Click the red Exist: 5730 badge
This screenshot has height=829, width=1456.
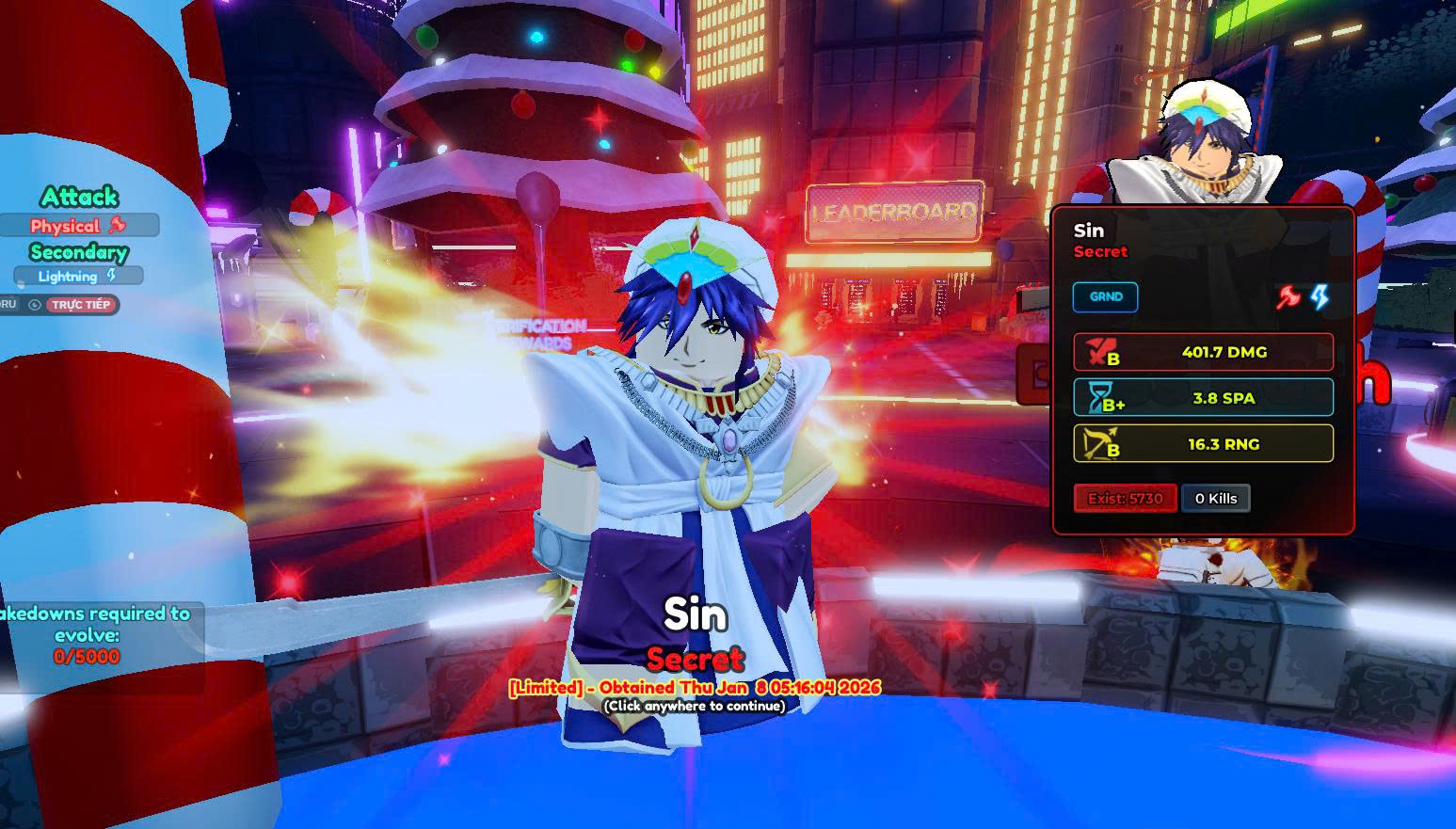[1125, 499]
